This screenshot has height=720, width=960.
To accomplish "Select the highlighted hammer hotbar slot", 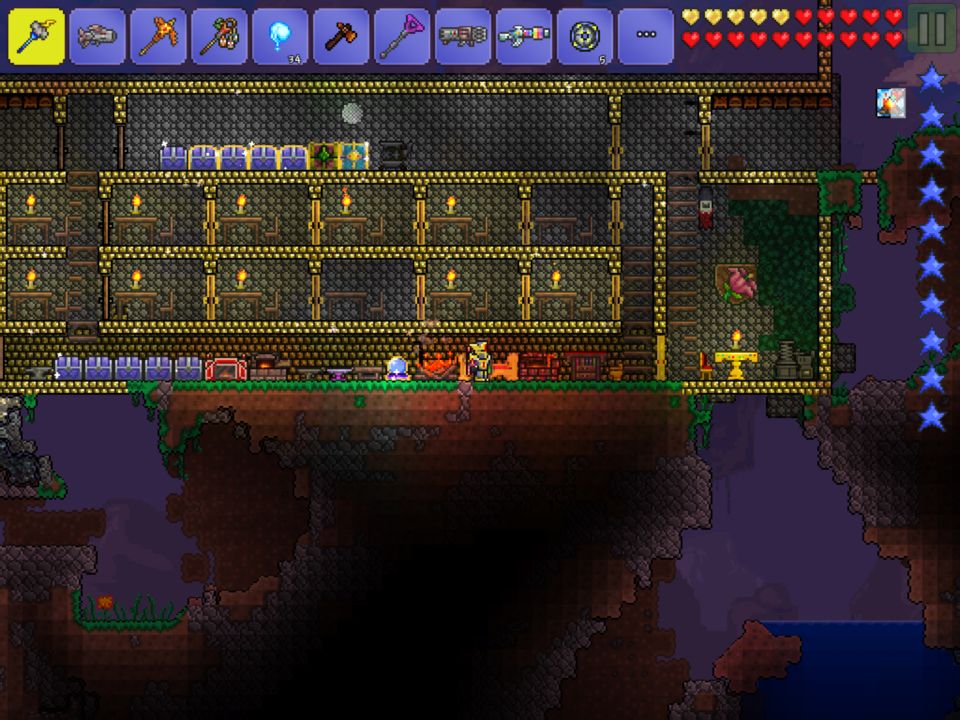I will pos(37,37).
